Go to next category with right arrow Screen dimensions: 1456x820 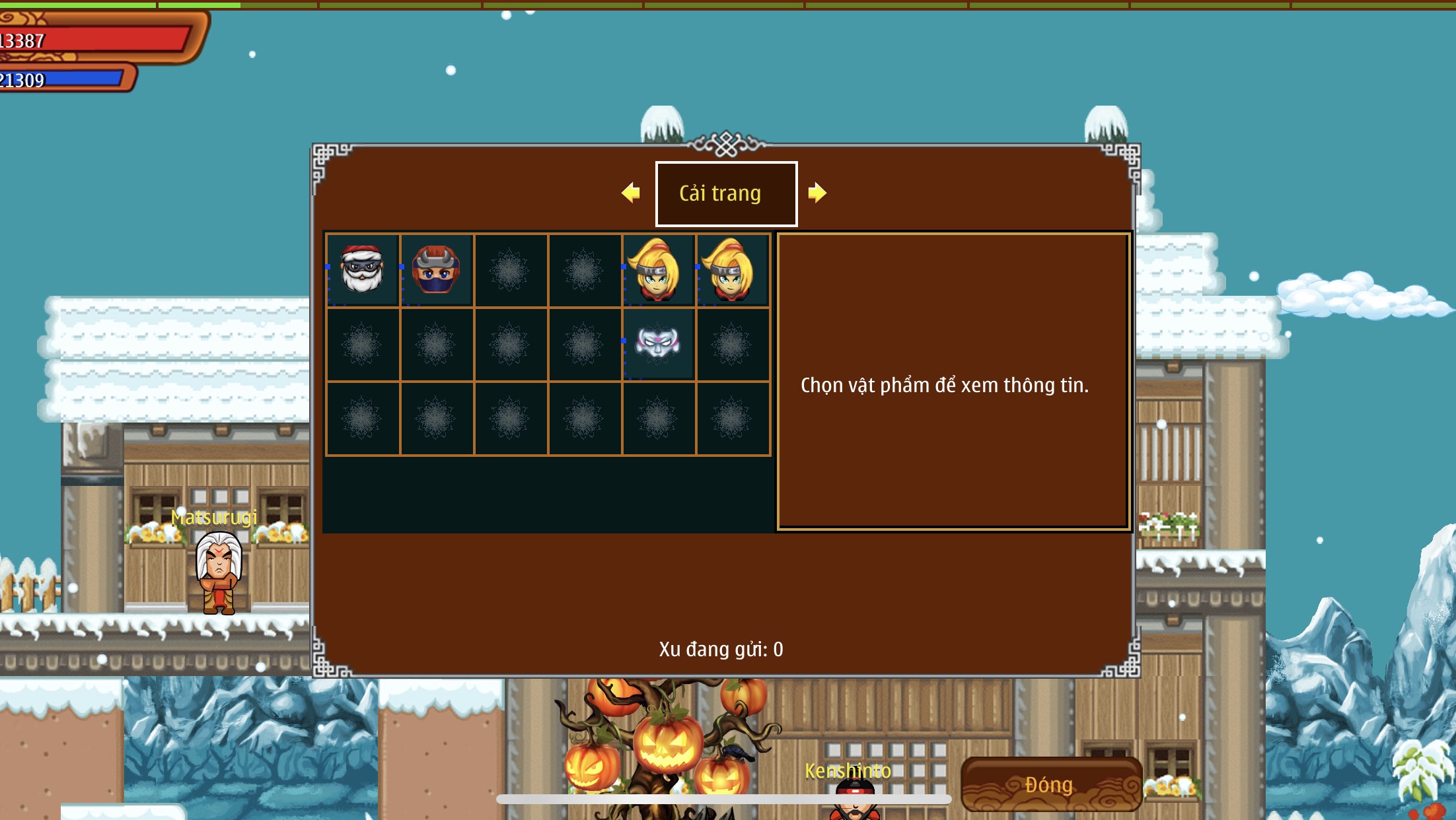tap(817, 193)
